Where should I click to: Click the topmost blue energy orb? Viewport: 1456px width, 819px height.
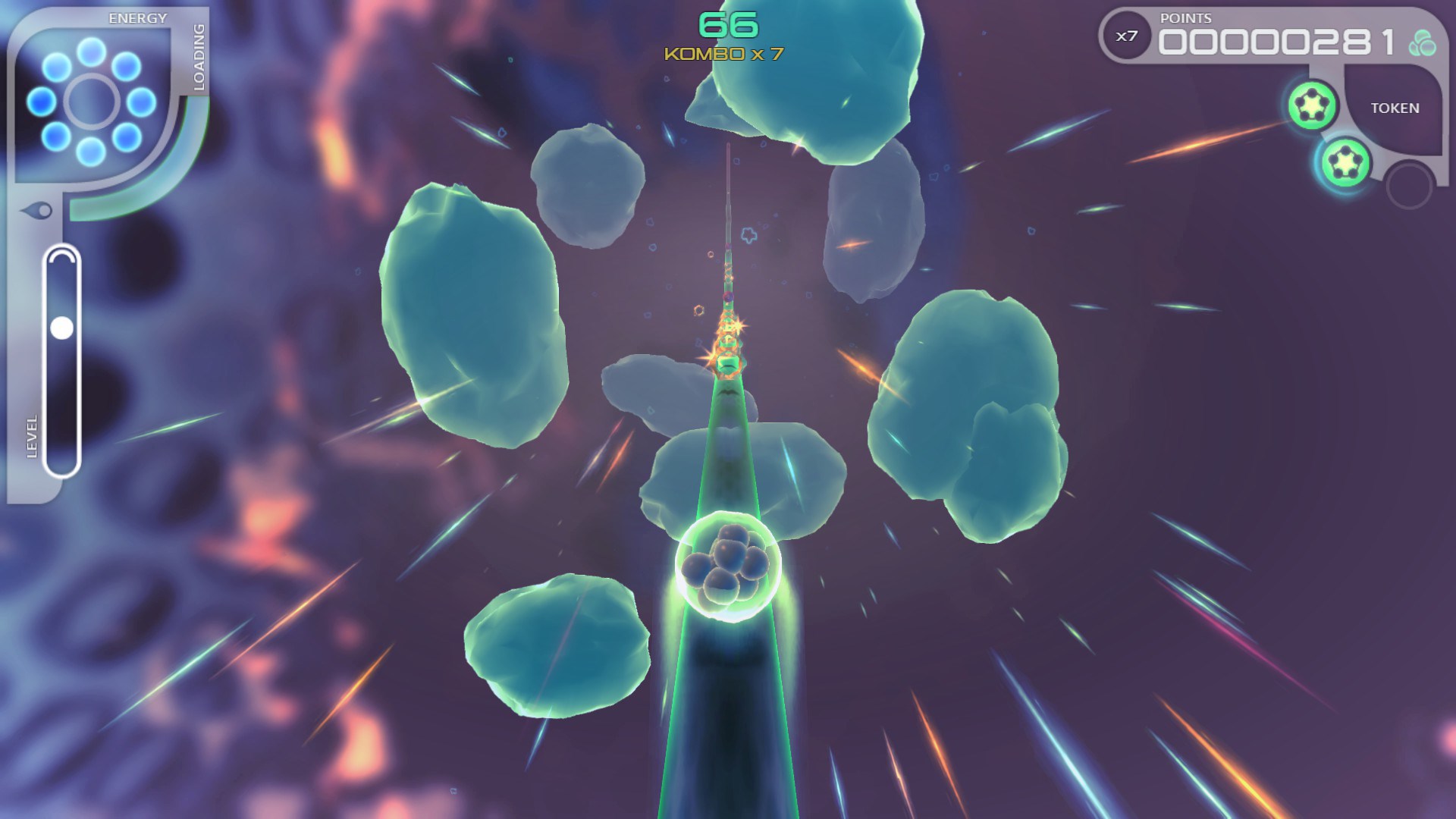point(91,53)
